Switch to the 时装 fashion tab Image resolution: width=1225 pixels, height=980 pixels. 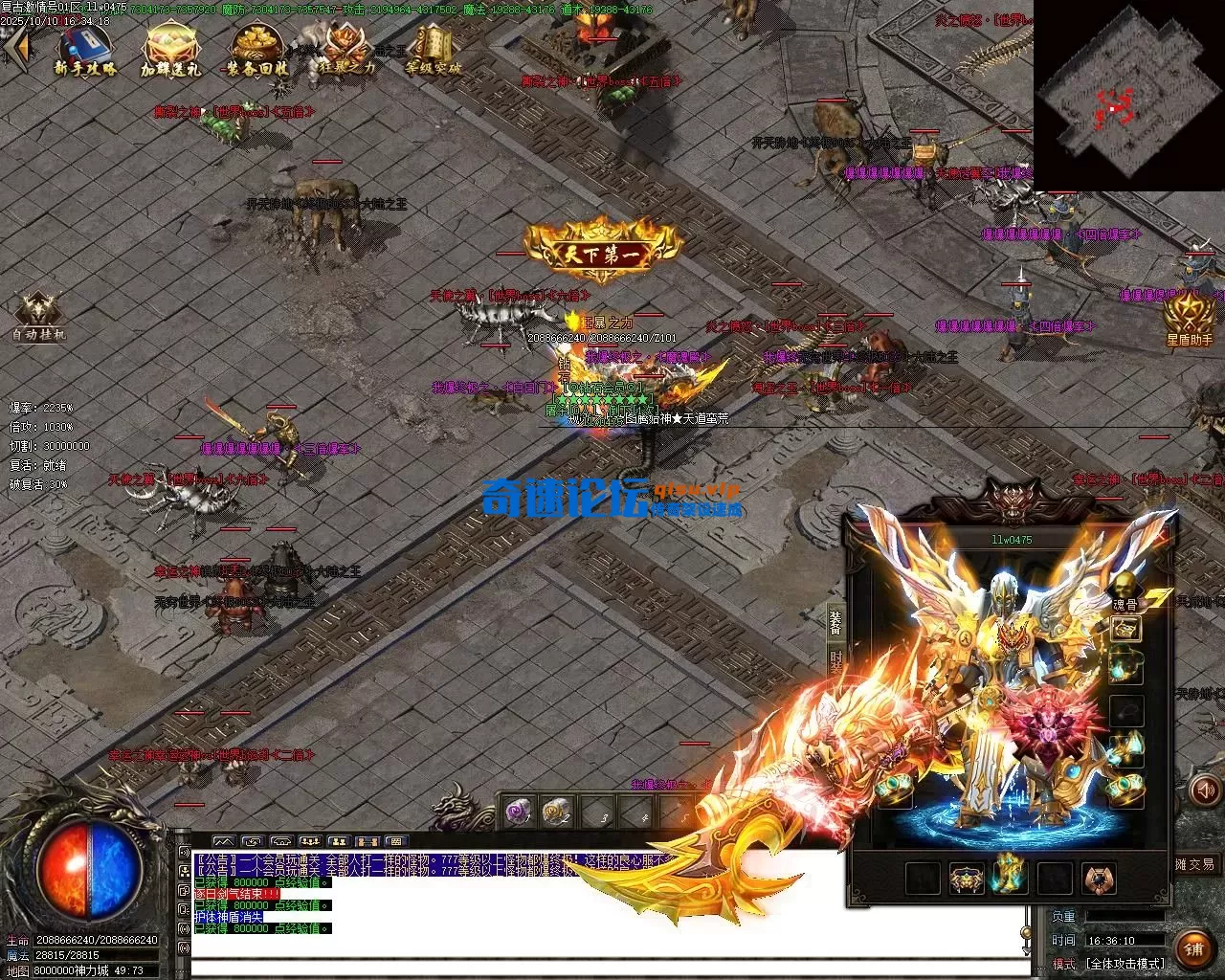tap(835, 659)
